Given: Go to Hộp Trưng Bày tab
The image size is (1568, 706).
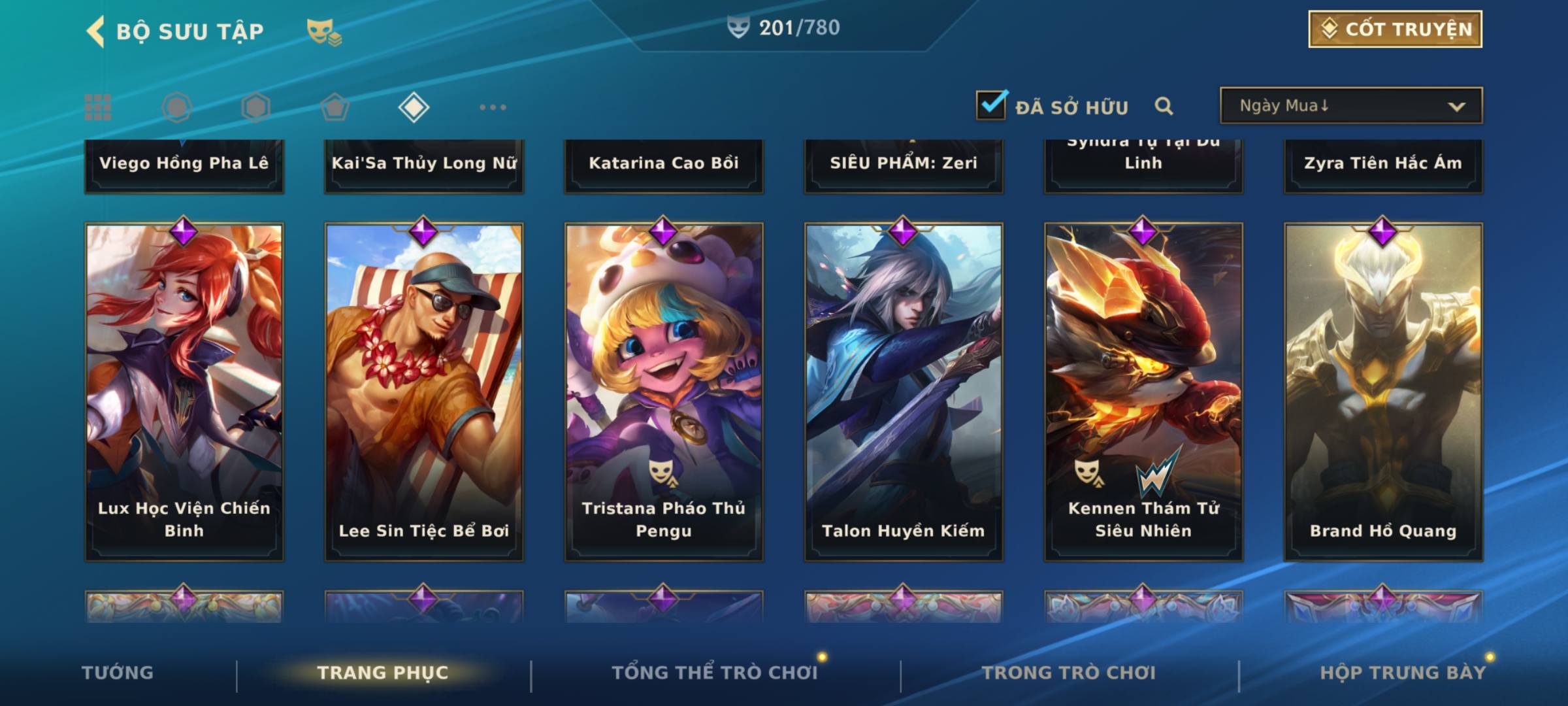Looking at the screenshot, I should (x=1403, y=673).
